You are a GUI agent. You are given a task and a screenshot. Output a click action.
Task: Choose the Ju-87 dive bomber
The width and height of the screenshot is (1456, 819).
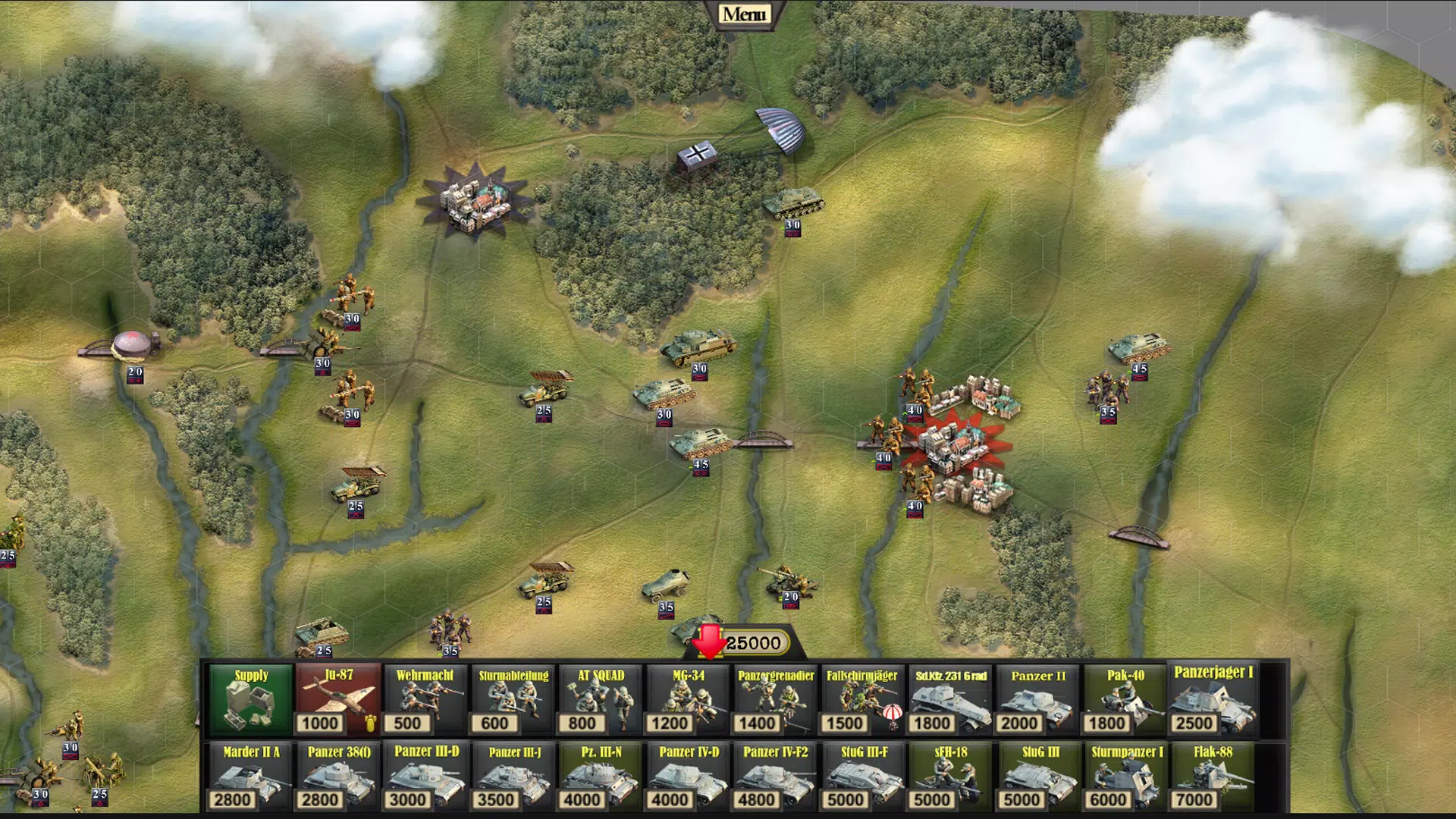click(x=338, y=699)
